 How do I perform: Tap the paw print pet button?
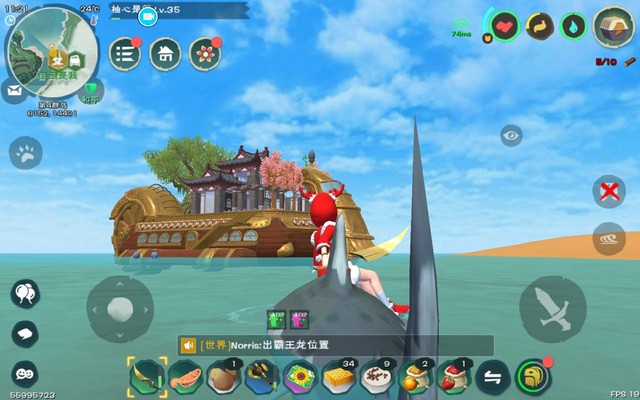[x=25, y=153]
